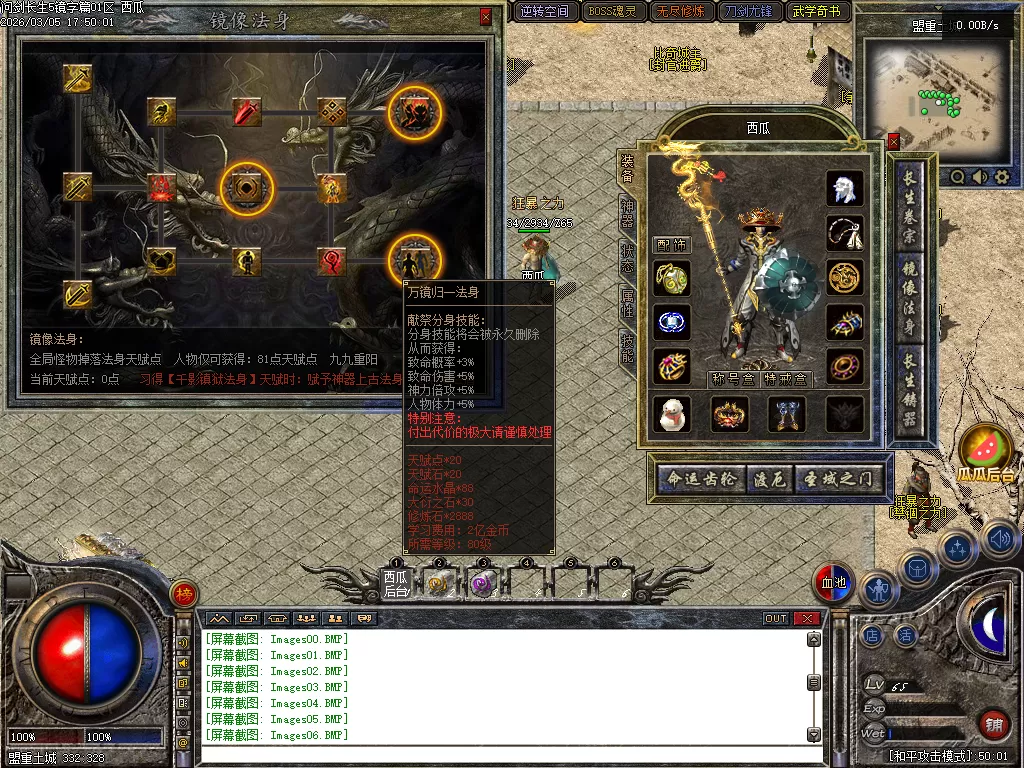This screenshot has height=768, width=1024.
Task: Open the 逆转空间 menu button
Action: 545,12
